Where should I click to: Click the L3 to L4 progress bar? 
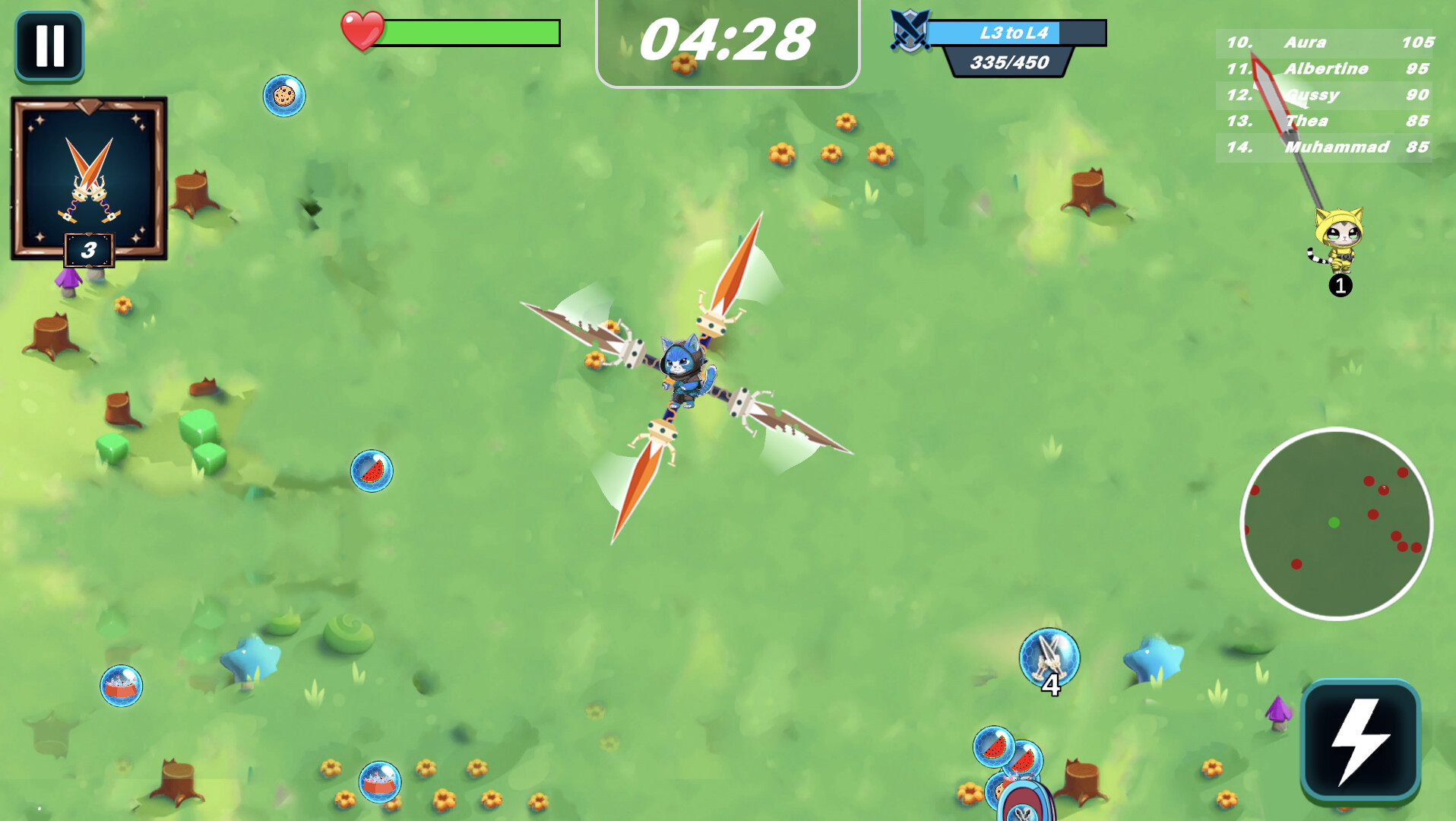[x=1003, y=31]
